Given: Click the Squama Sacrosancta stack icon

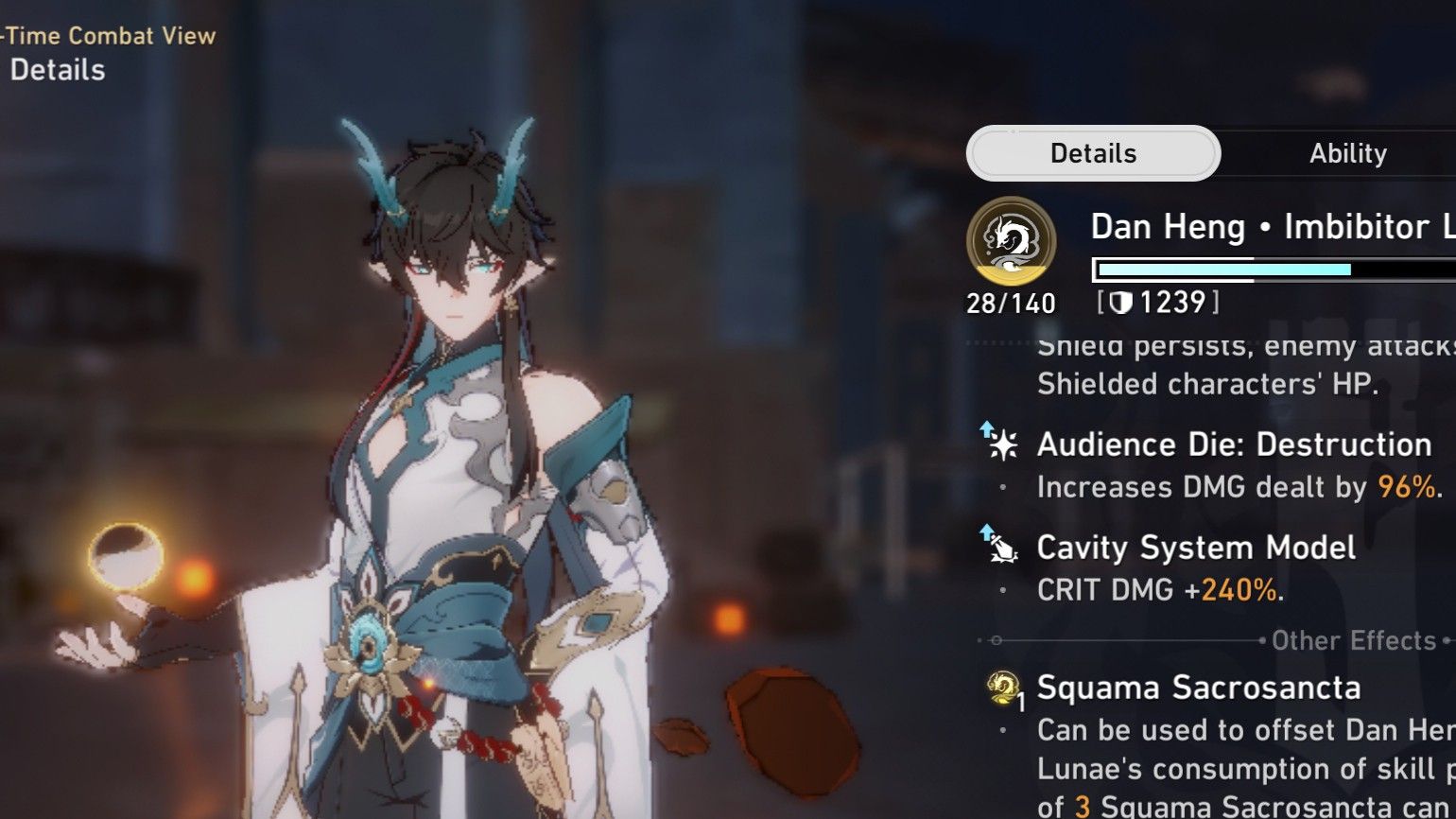Looking at the screenshot, I should click(x=1004, y=689).
